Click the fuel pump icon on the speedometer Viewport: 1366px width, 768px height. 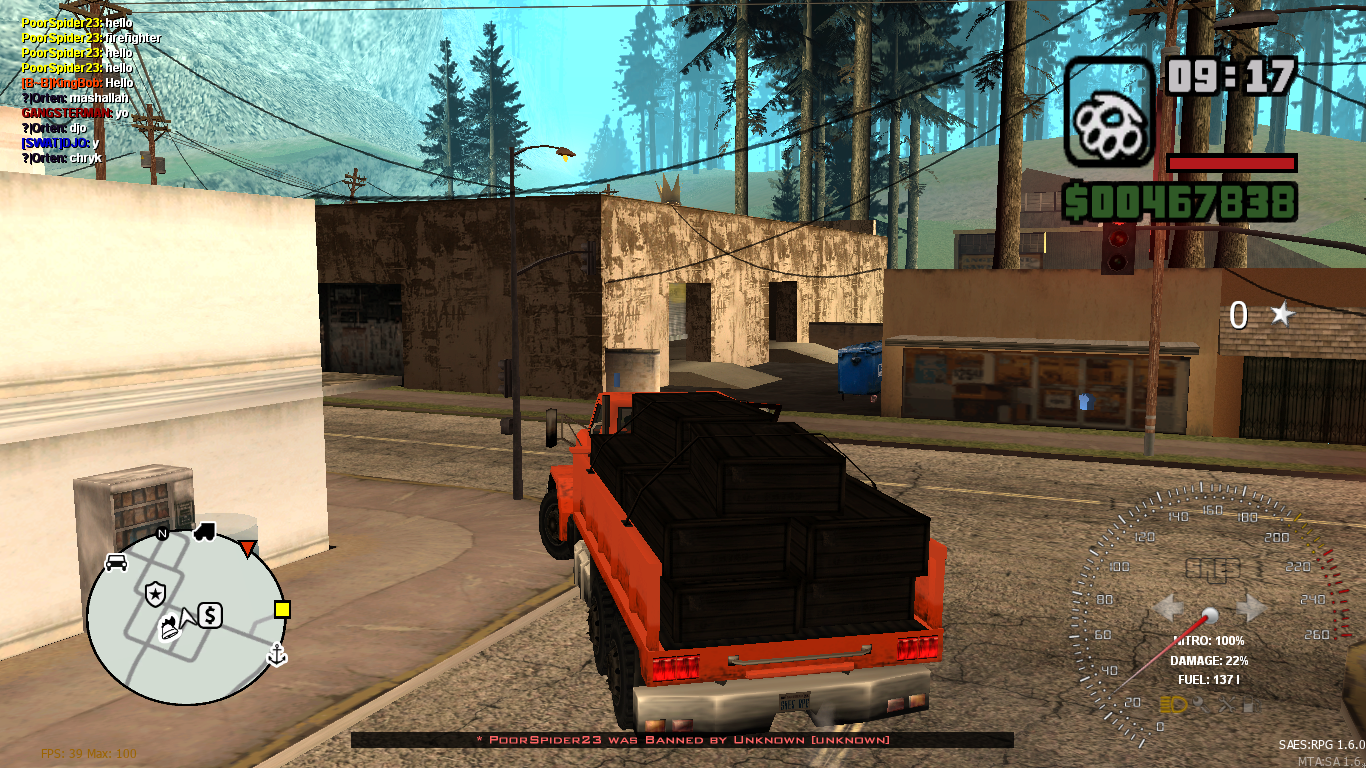(1252, 705)
